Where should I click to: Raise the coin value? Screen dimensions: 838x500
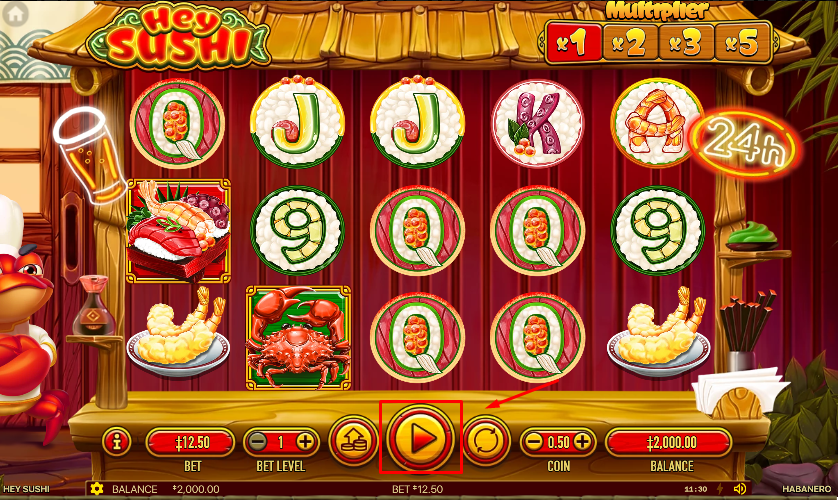[582, 441]
